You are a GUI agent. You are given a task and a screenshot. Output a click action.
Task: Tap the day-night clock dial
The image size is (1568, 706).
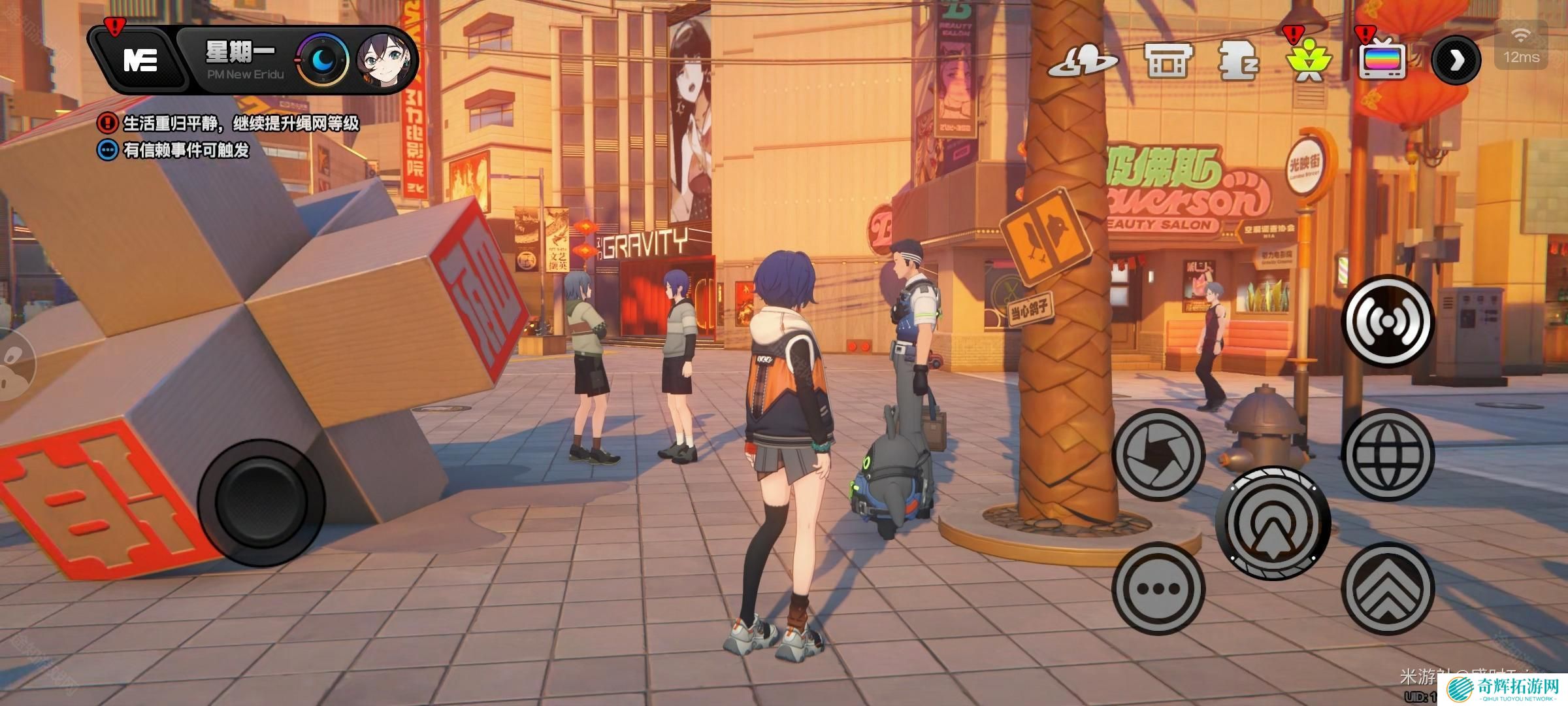click(324, 61)
